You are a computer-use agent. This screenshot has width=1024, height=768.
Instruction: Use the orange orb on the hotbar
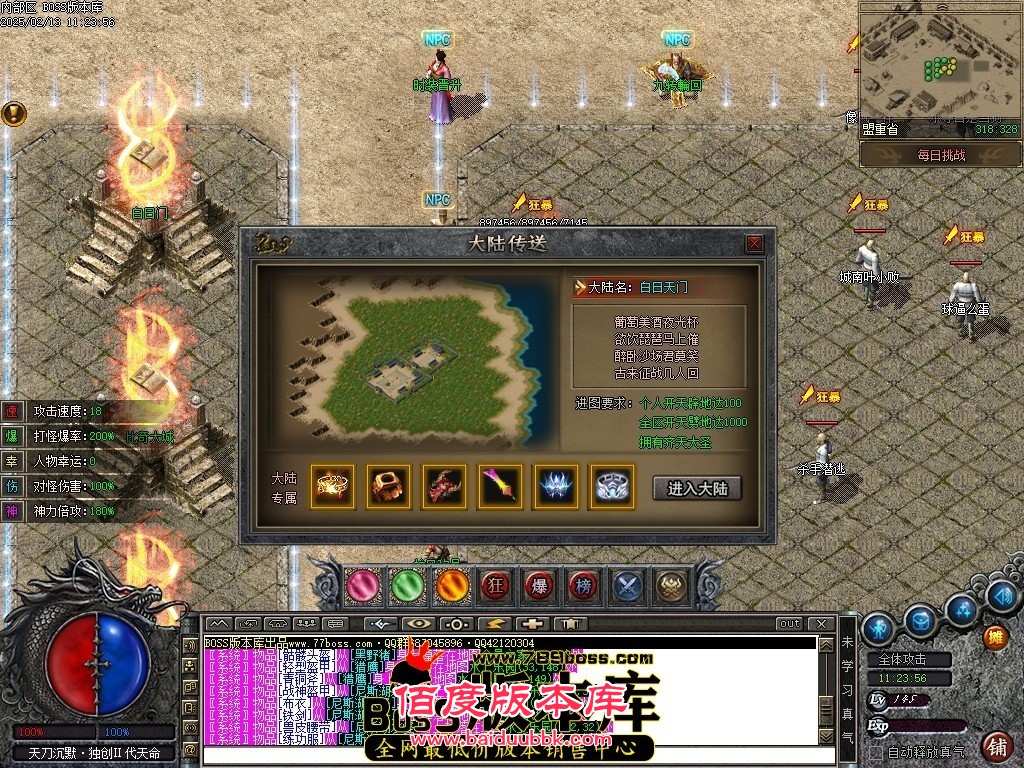452,586
